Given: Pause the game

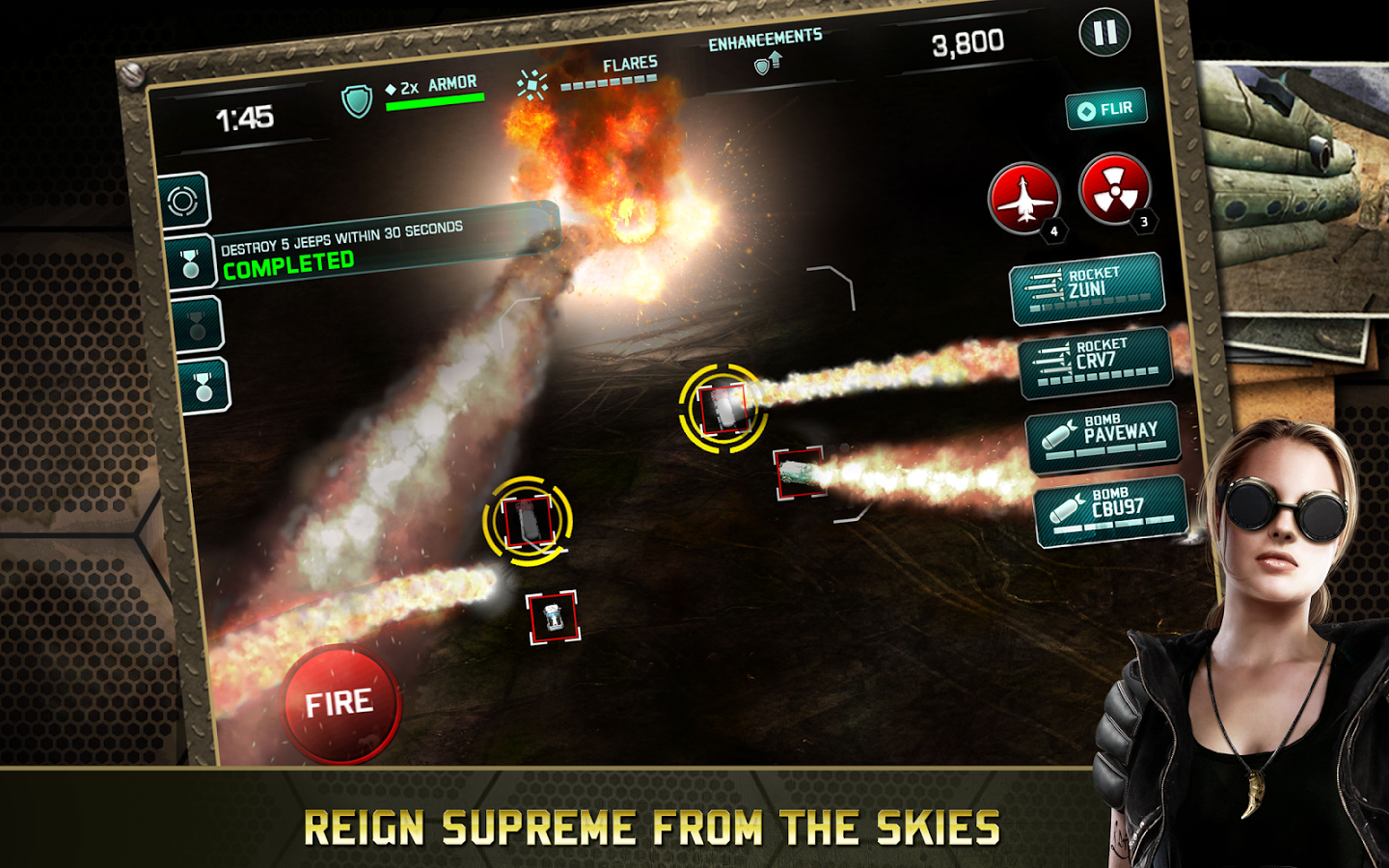Looking at the screenshot, I should [1104, 33].
